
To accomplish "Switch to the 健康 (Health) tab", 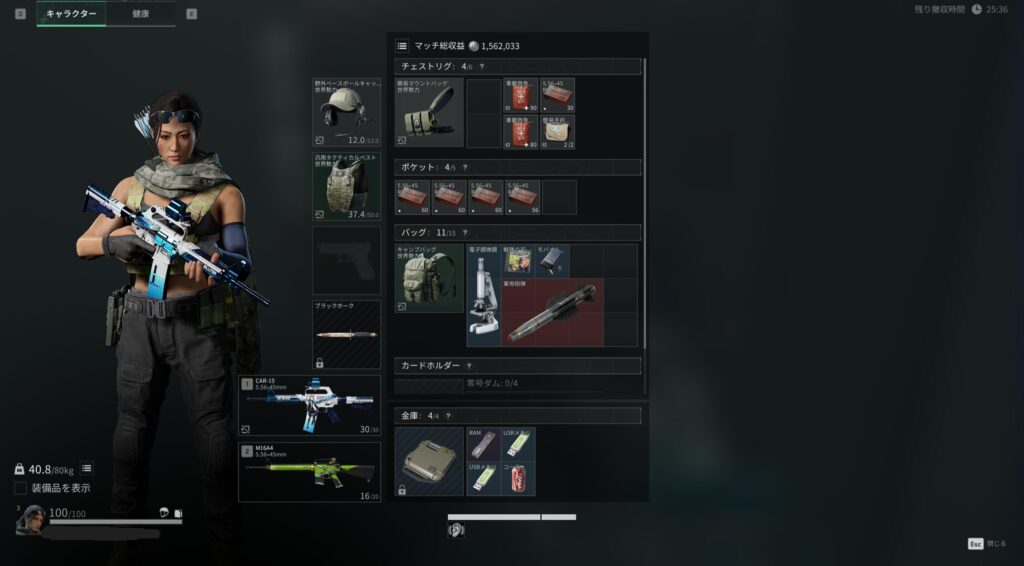I will [x=140, y=14].
